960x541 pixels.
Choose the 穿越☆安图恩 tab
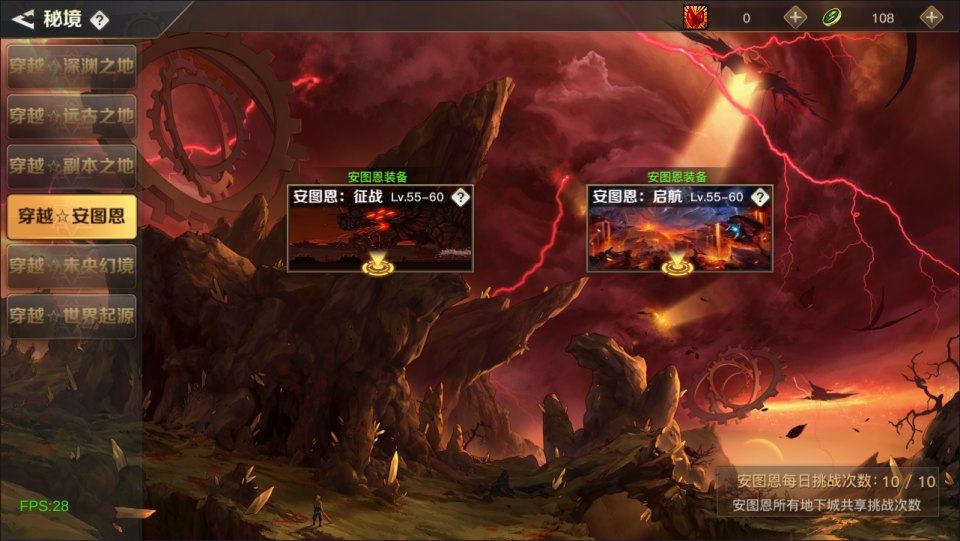tap(71, 216)
